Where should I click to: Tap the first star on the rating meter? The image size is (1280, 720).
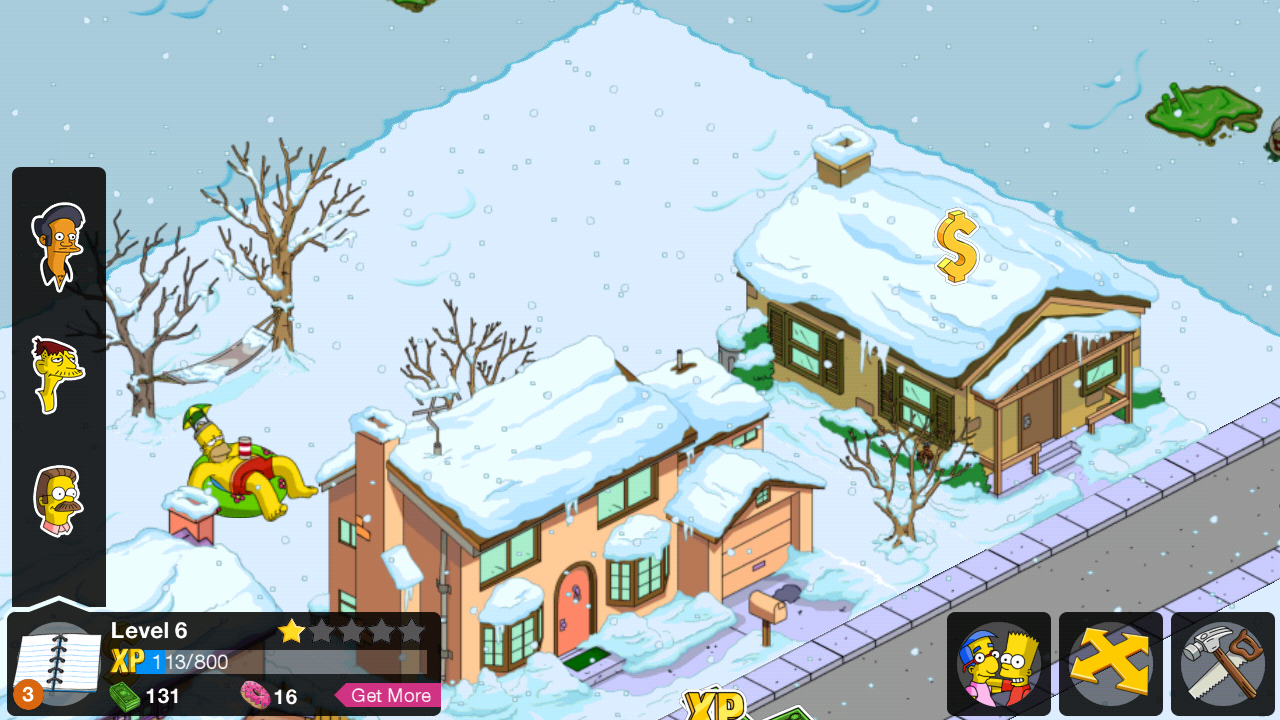pos(291,632)
